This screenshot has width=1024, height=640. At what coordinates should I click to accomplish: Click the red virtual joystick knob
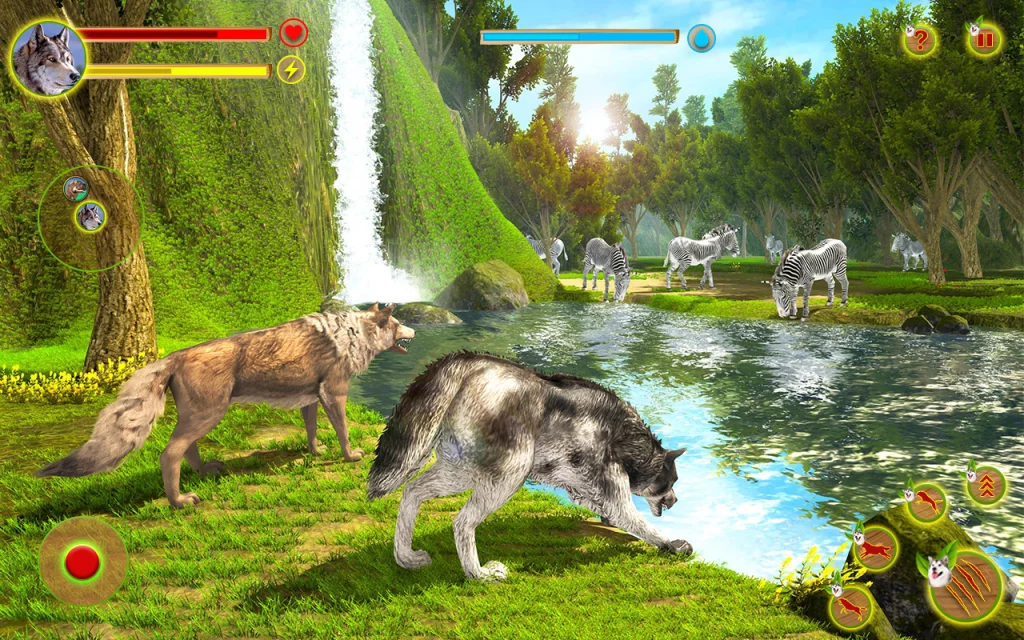[82, 562]
